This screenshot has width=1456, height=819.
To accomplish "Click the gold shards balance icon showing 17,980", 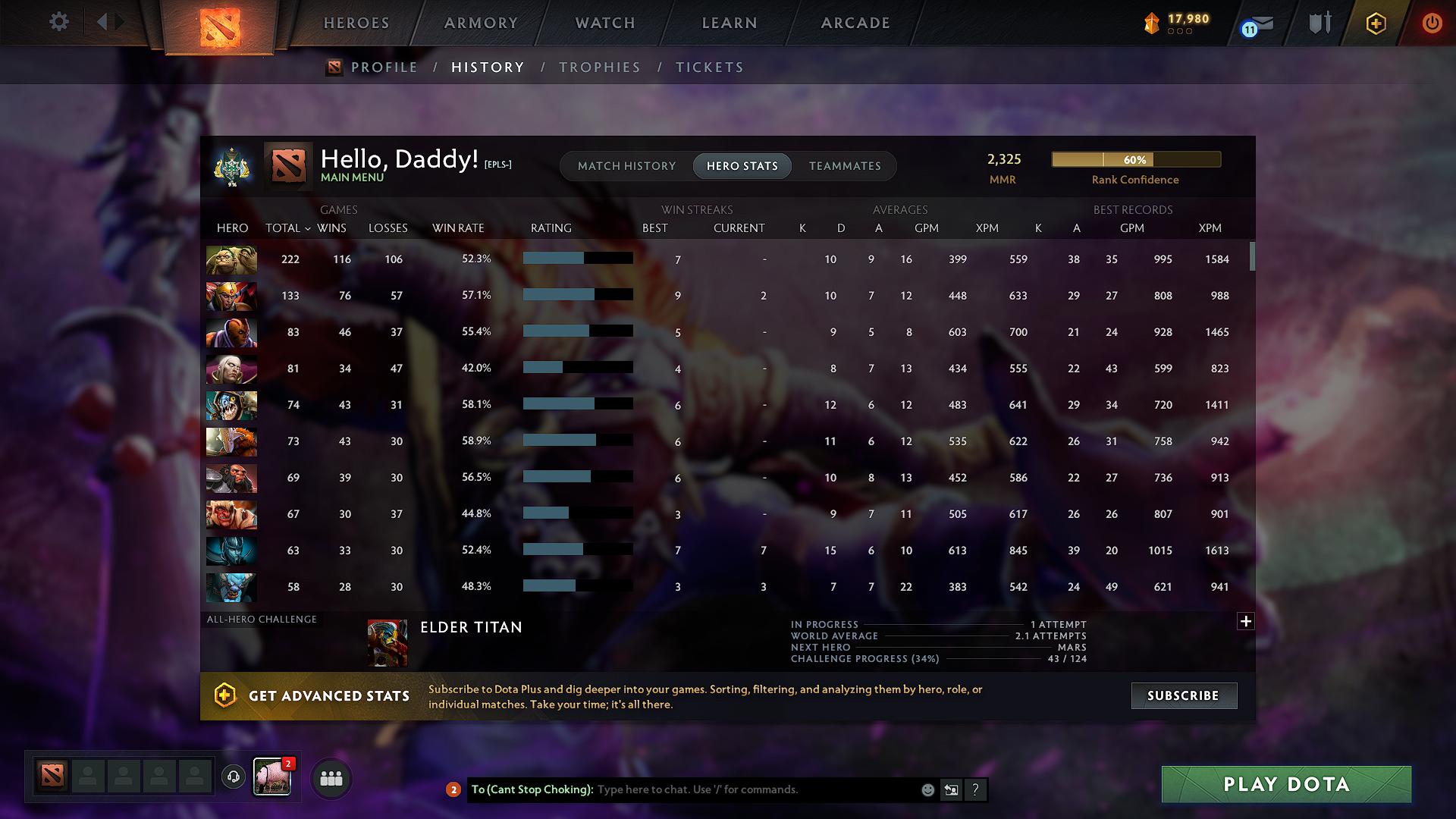I will tap(1152, 24).
